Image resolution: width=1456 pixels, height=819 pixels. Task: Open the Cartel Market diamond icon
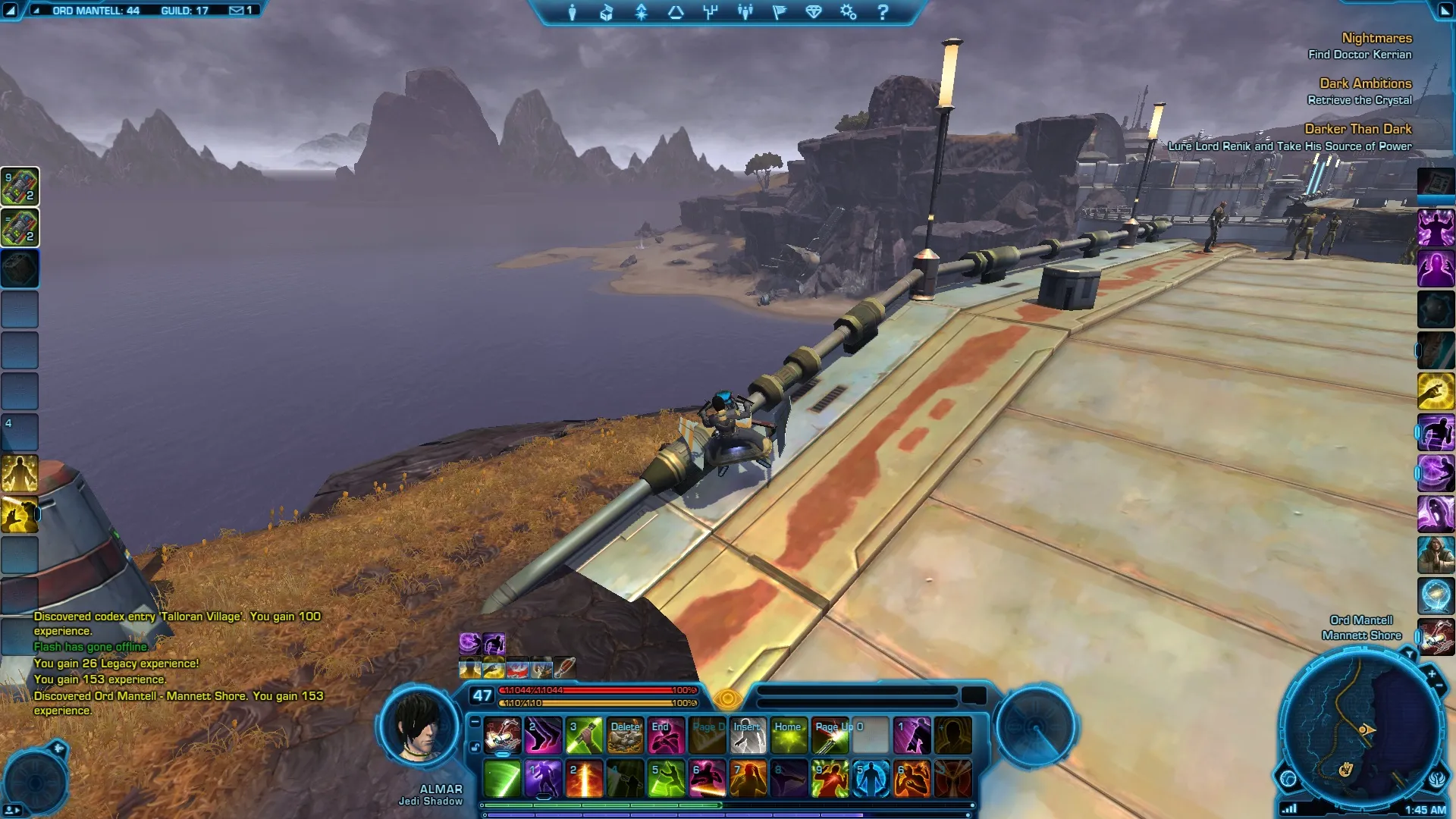pyautogui.click(x=814, y=12)
